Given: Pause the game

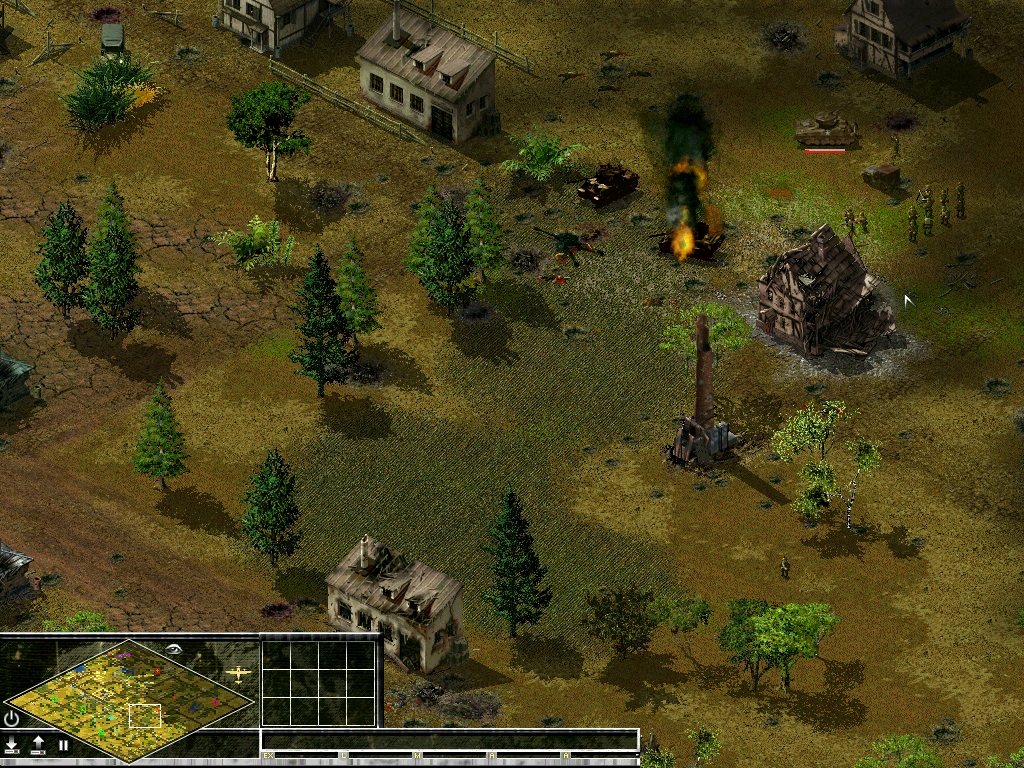Looking at the screenshot, I should pos(63,744).
